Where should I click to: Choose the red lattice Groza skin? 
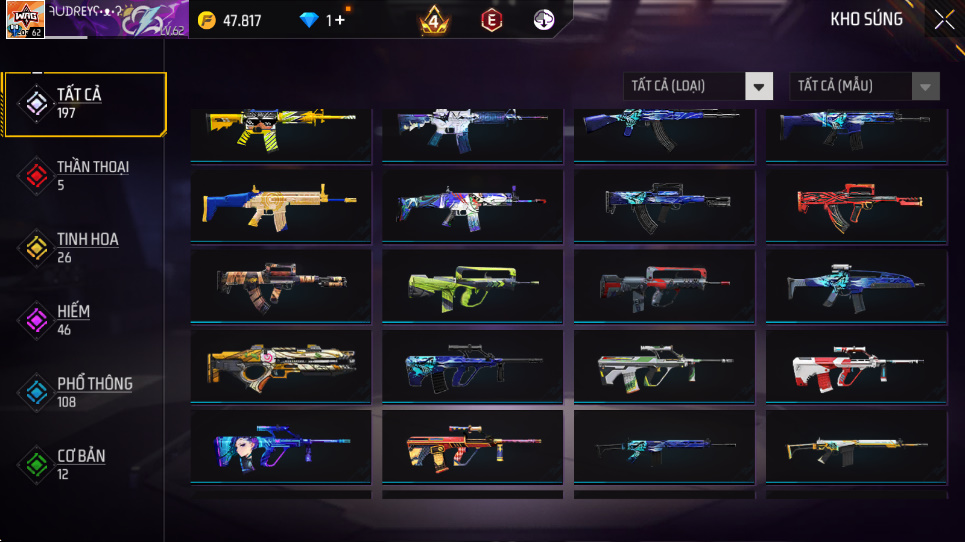coord(856,206)
